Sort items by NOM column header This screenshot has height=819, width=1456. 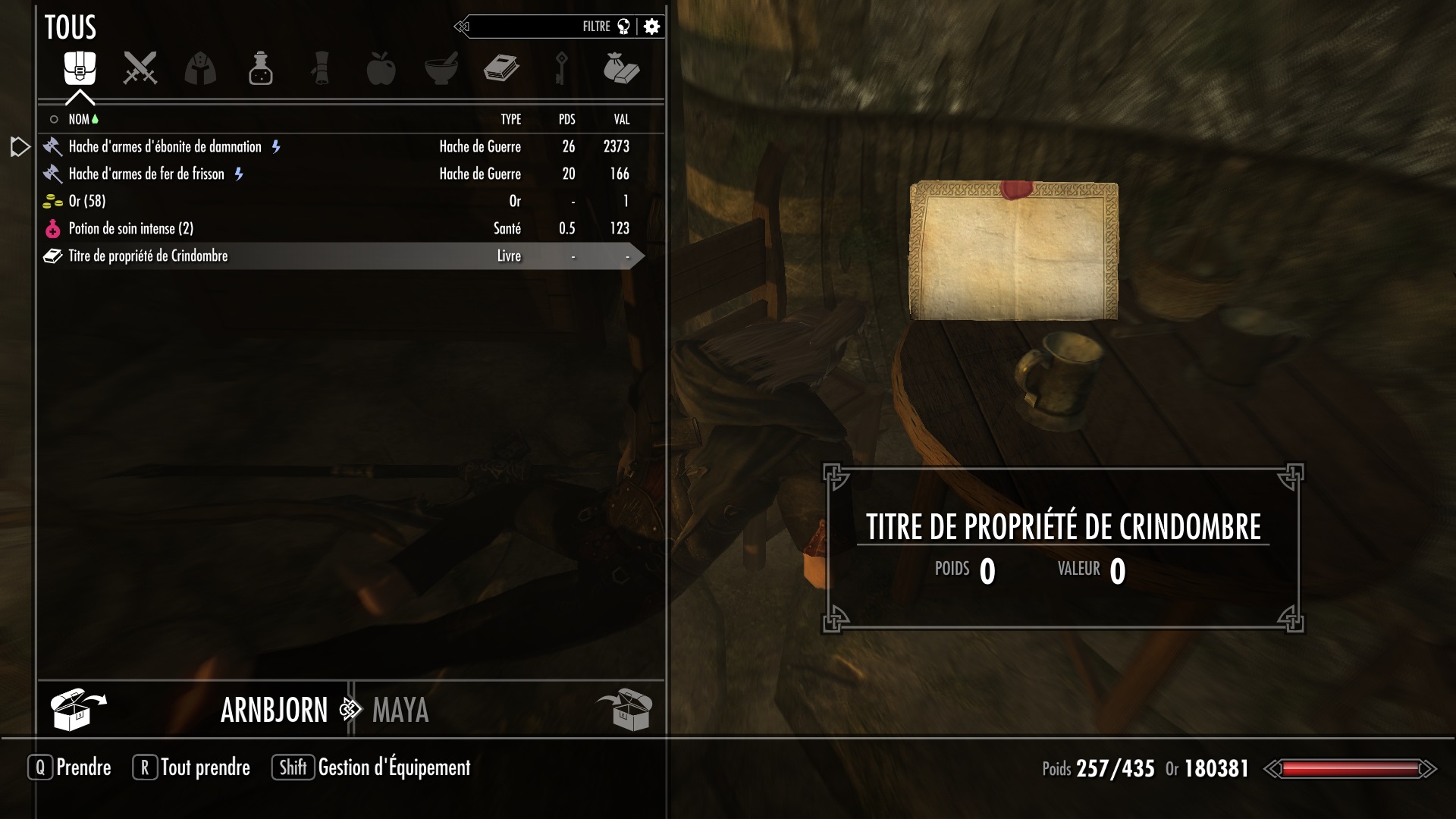point(79,119)
